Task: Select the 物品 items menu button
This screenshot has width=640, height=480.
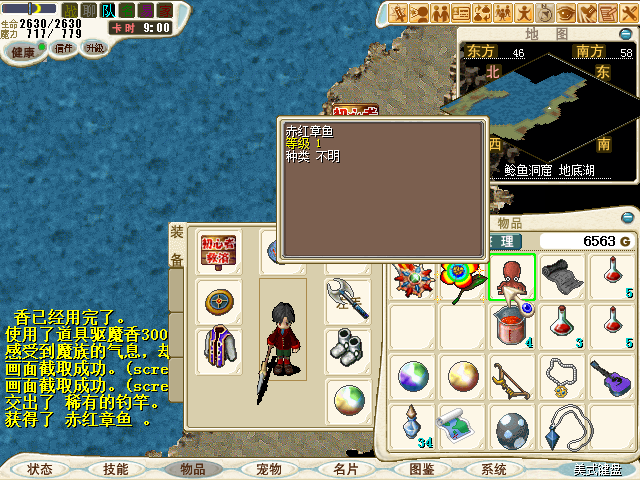Action: [192, 468]
